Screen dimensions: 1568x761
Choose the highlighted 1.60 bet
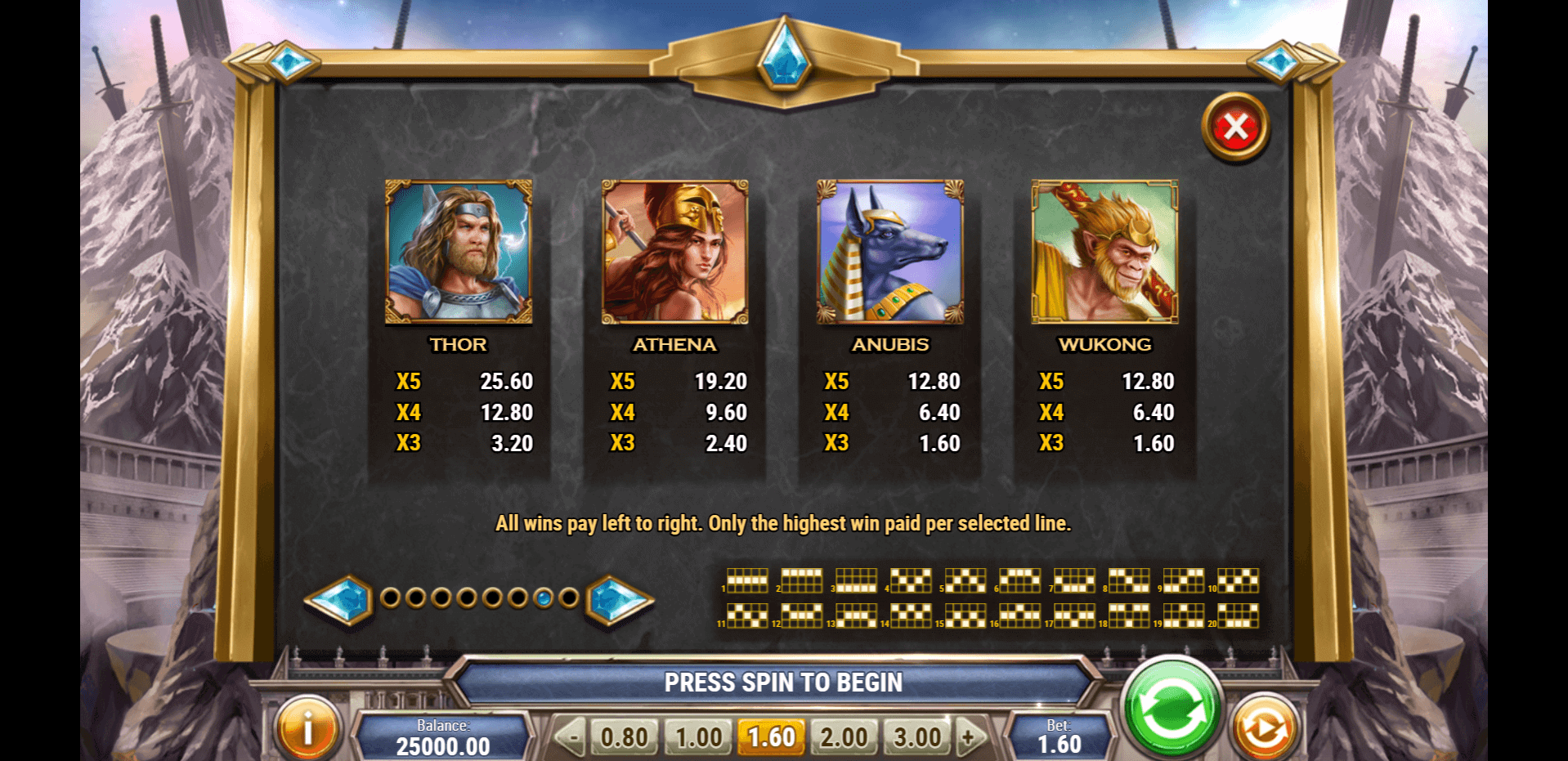pos(771,737)
